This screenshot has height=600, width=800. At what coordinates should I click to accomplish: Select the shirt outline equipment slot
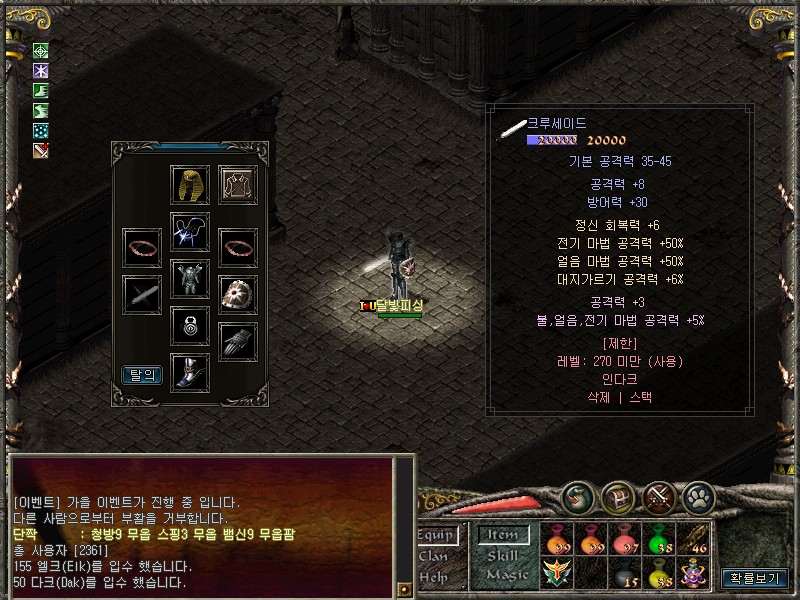coord(238,185)
